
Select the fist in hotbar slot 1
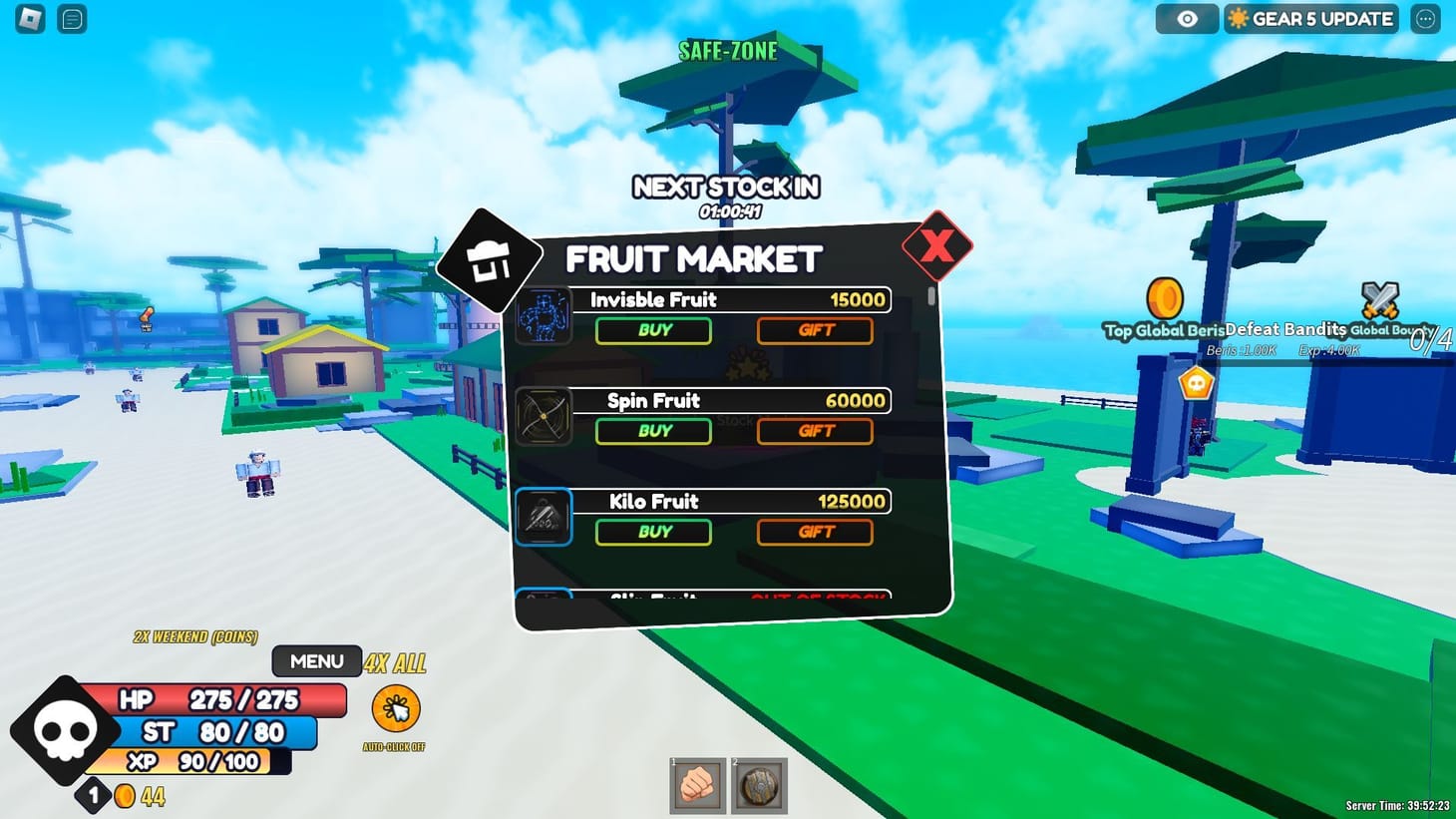[697, 786]
